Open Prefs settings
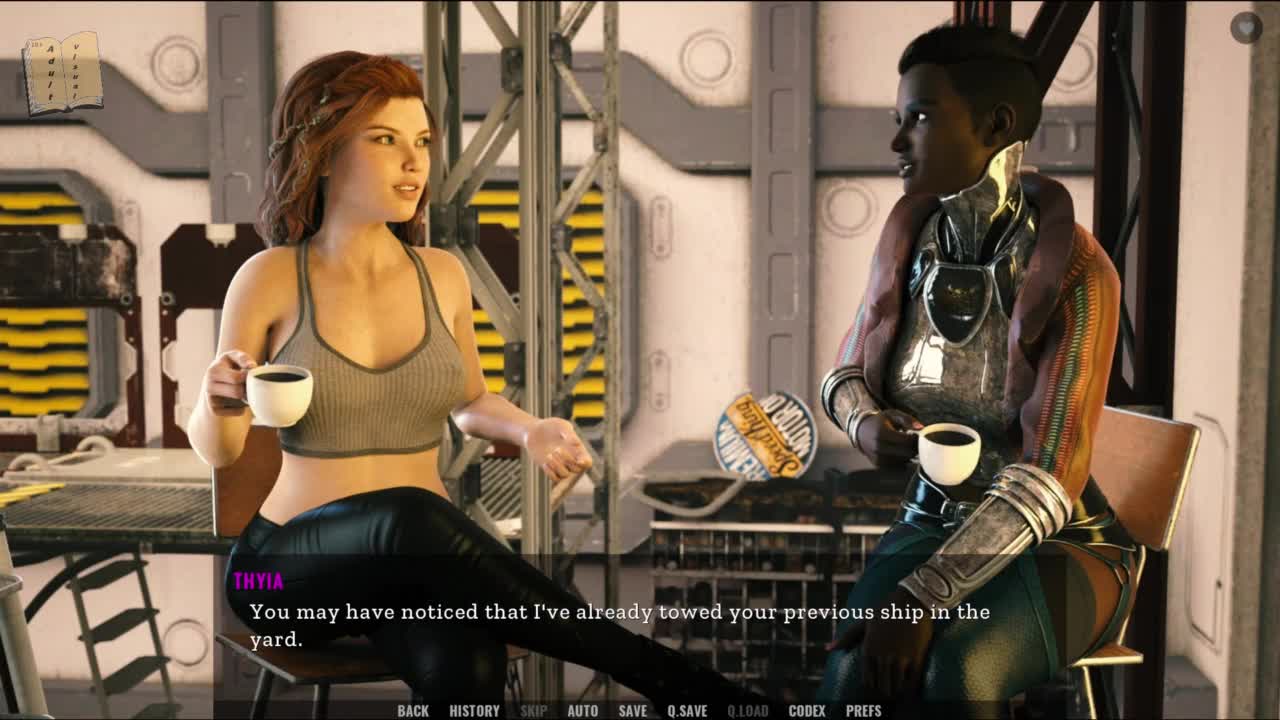Viewport: 1280px width, 720px height. 863,711
